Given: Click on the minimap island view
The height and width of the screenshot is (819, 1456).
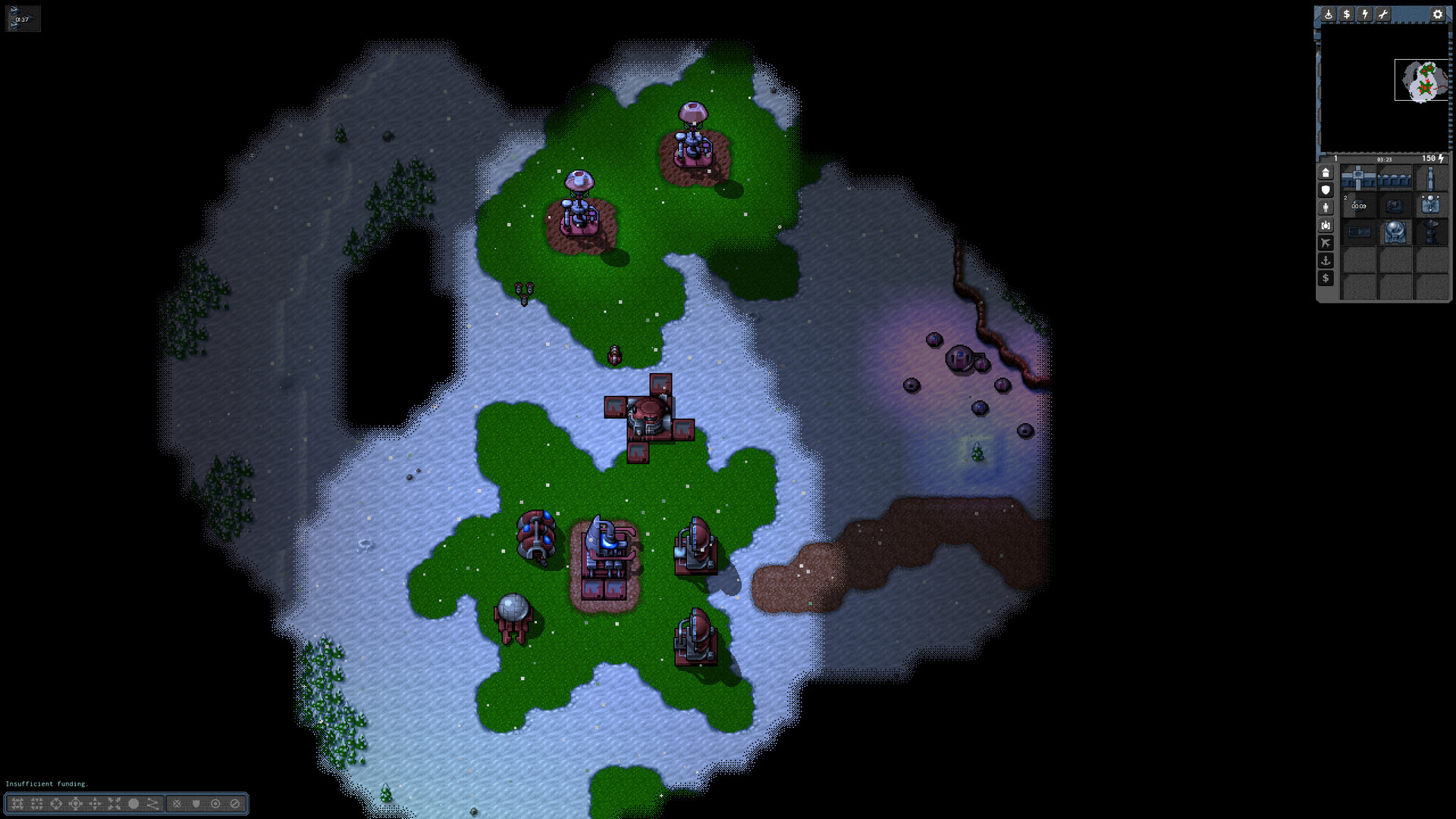Looking at the screenshot, I should coord(1422,80).
